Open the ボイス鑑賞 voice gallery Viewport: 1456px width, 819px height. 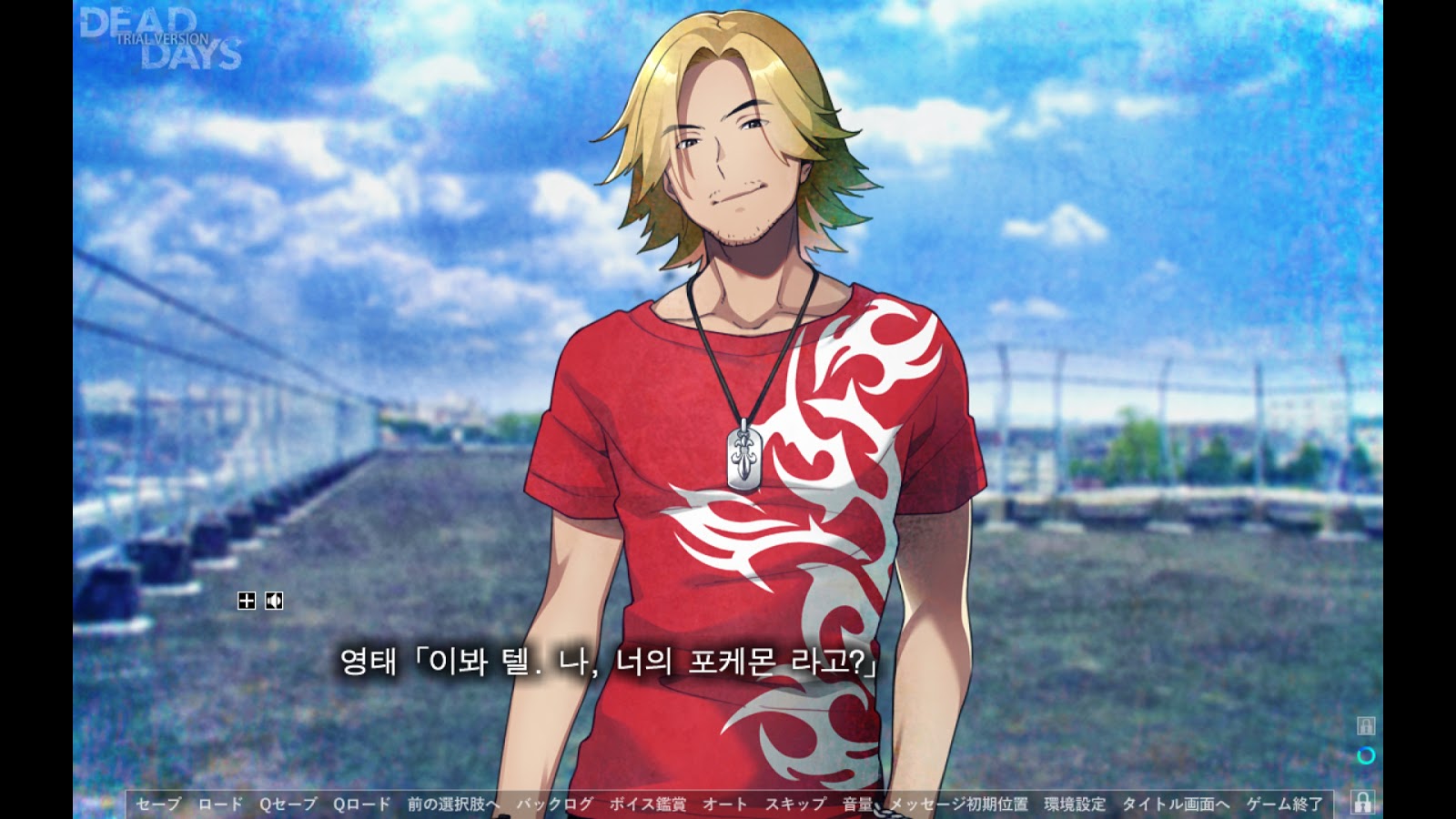tap(648, 804)
